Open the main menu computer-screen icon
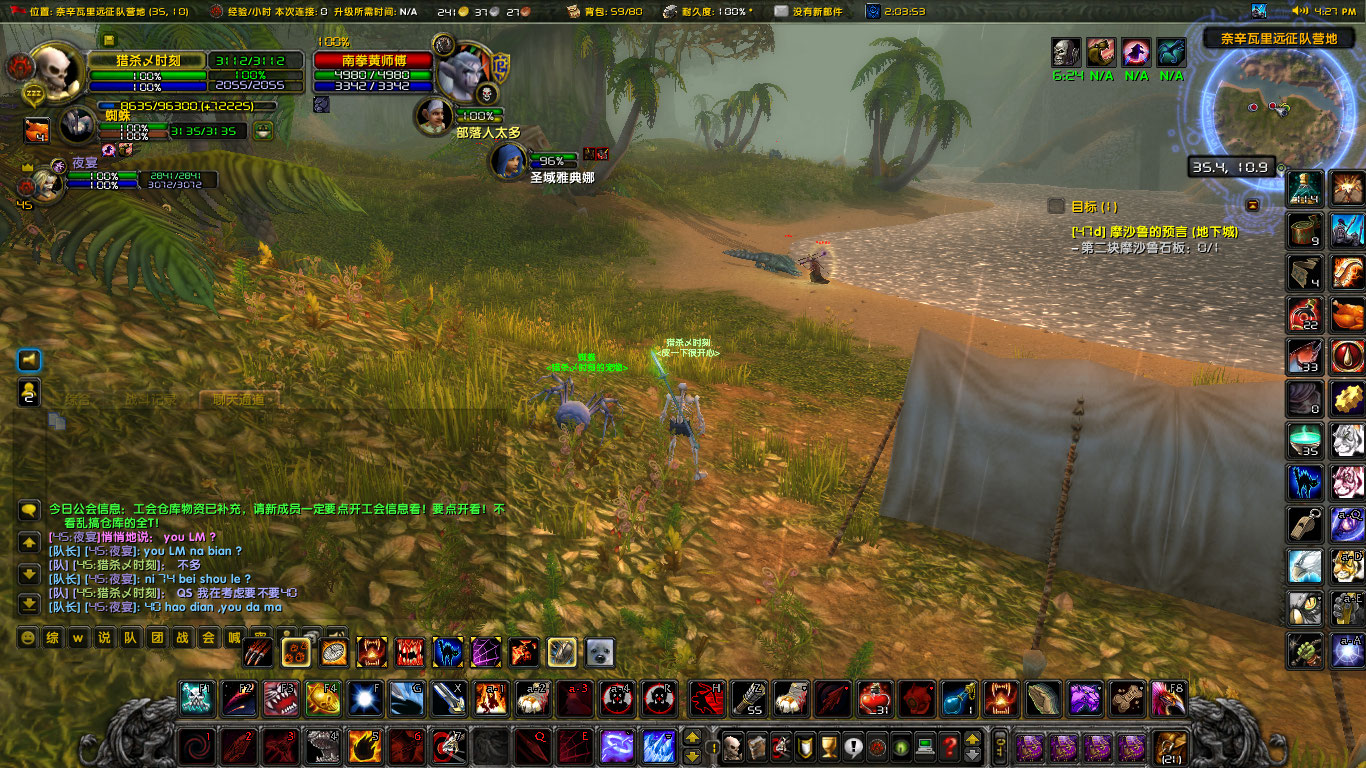This screenshot has width=1366, height=768. point(926,746)
